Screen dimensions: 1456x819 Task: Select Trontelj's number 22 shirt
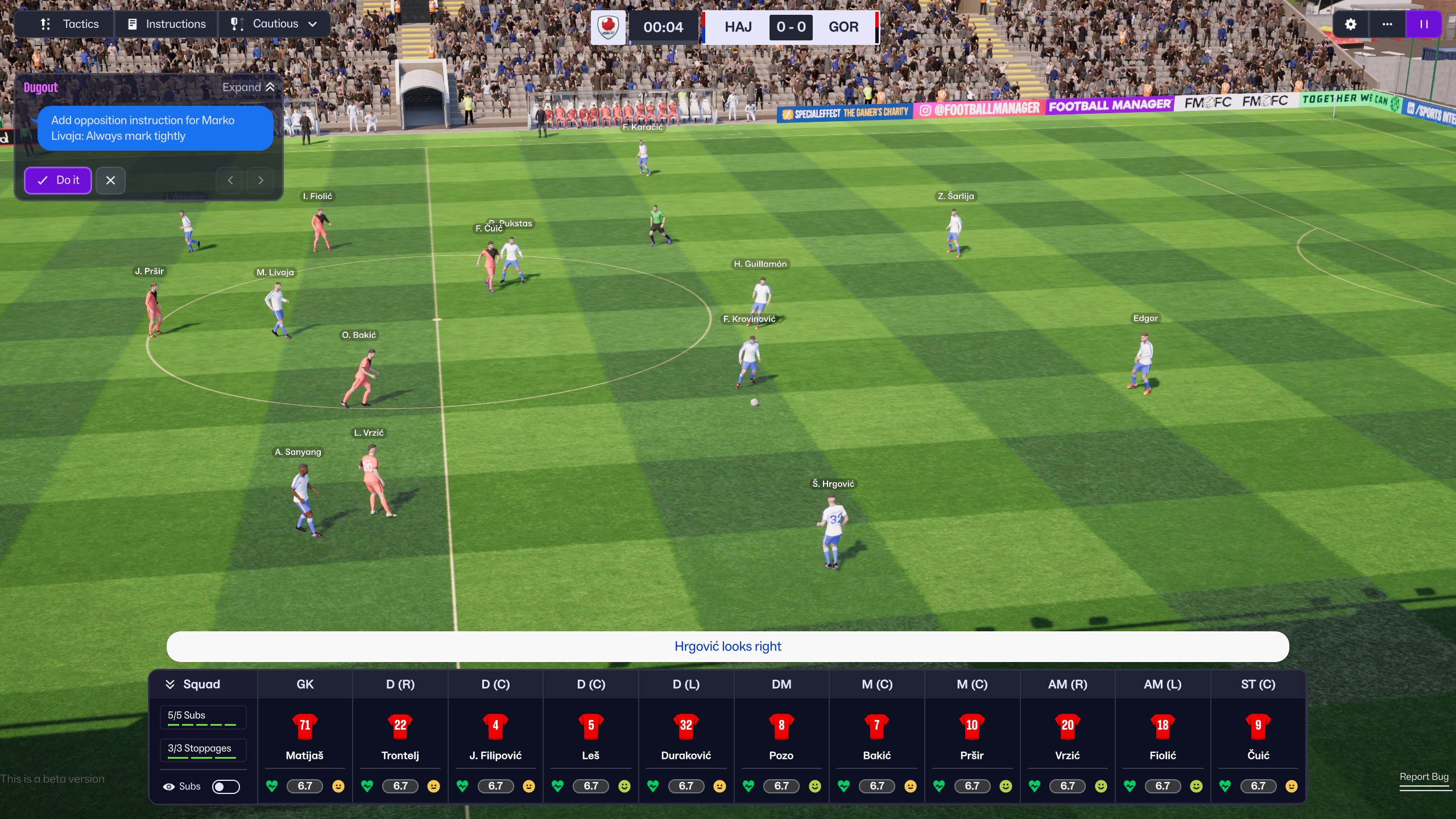pyautogui.click(x=400, y=725)
